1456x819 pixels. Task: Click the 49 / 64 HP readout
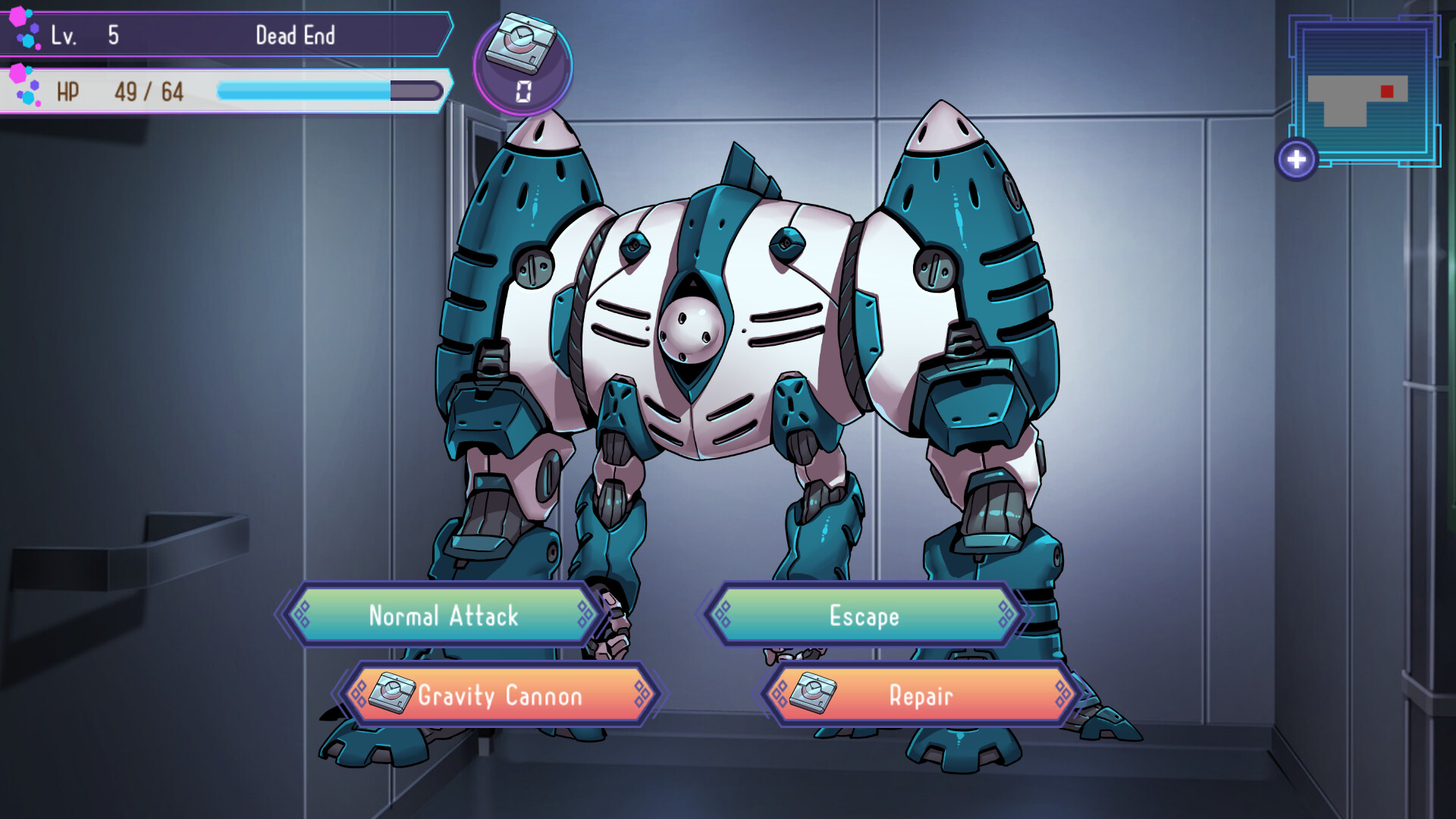point(146,91)
